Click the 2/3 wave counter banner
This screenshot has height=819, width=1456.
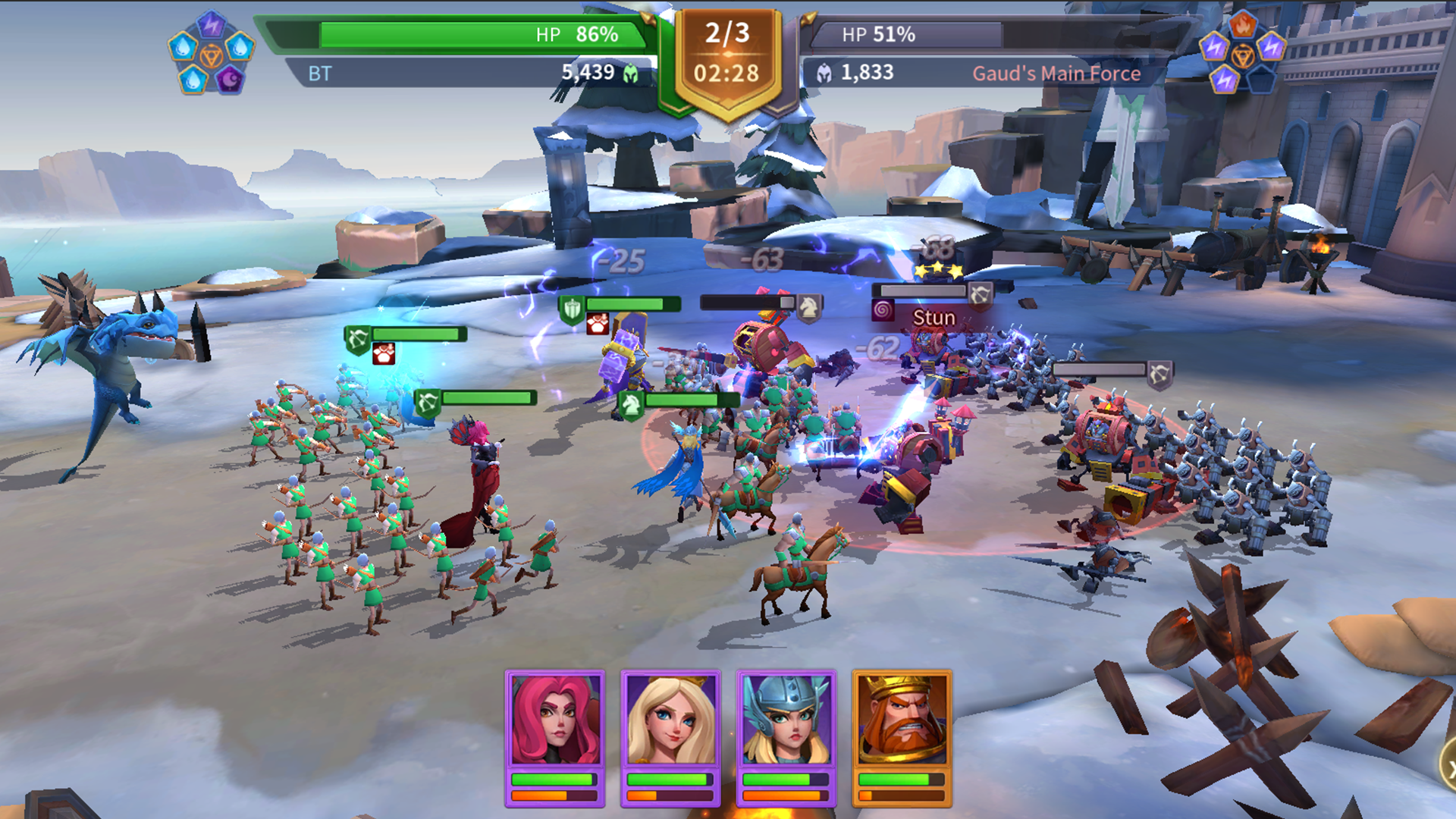tap(726, 32)
